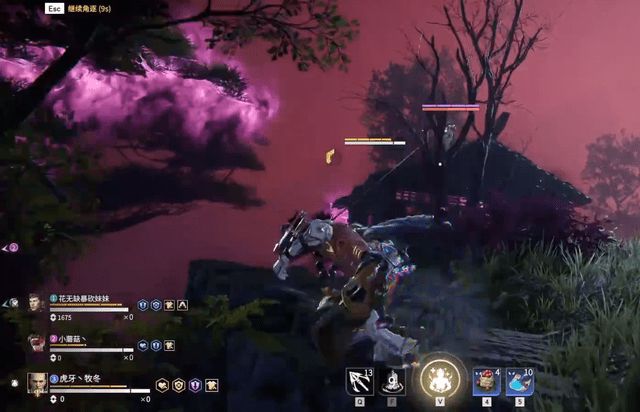Use the blue potion item with 10 left
The image size is (640, 412).
(x=519, y=381)
